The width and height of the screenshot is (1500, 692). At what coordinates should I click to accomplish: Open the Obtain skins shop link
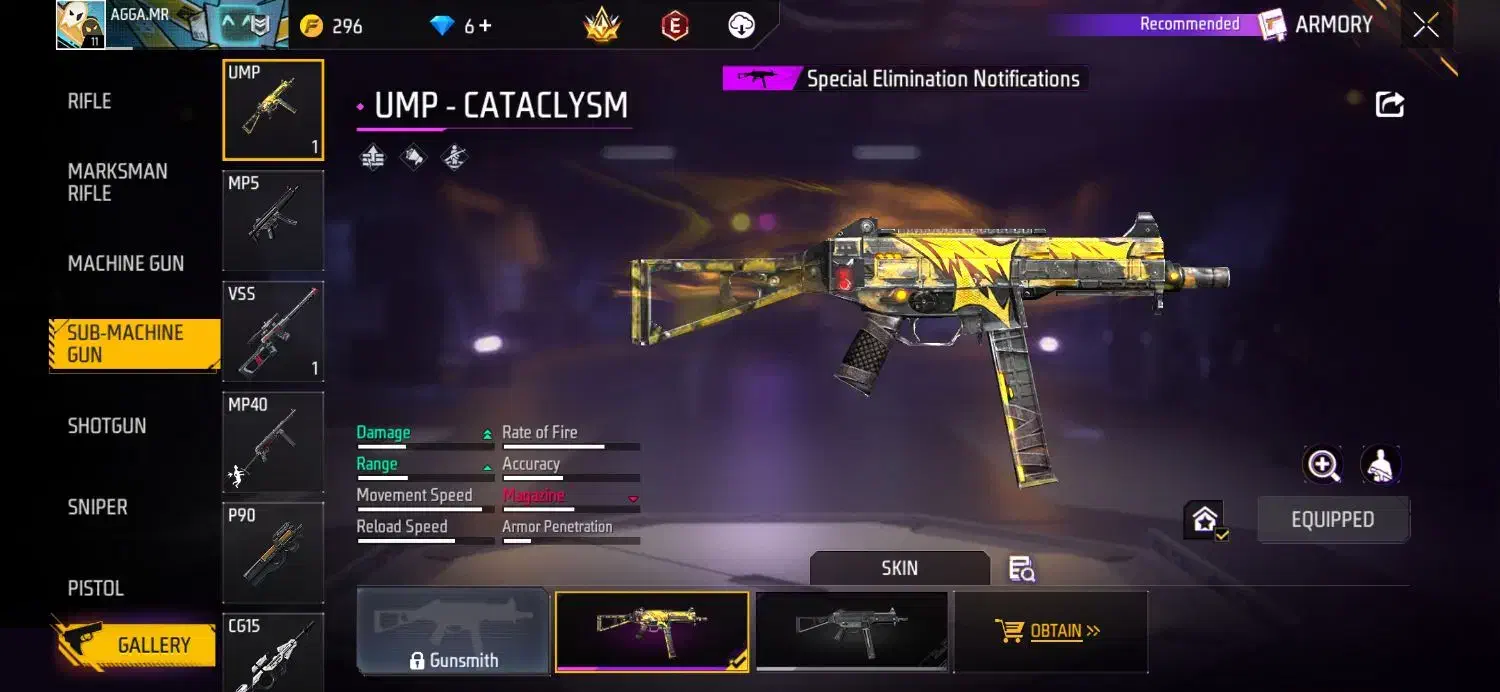[1049, 631]
